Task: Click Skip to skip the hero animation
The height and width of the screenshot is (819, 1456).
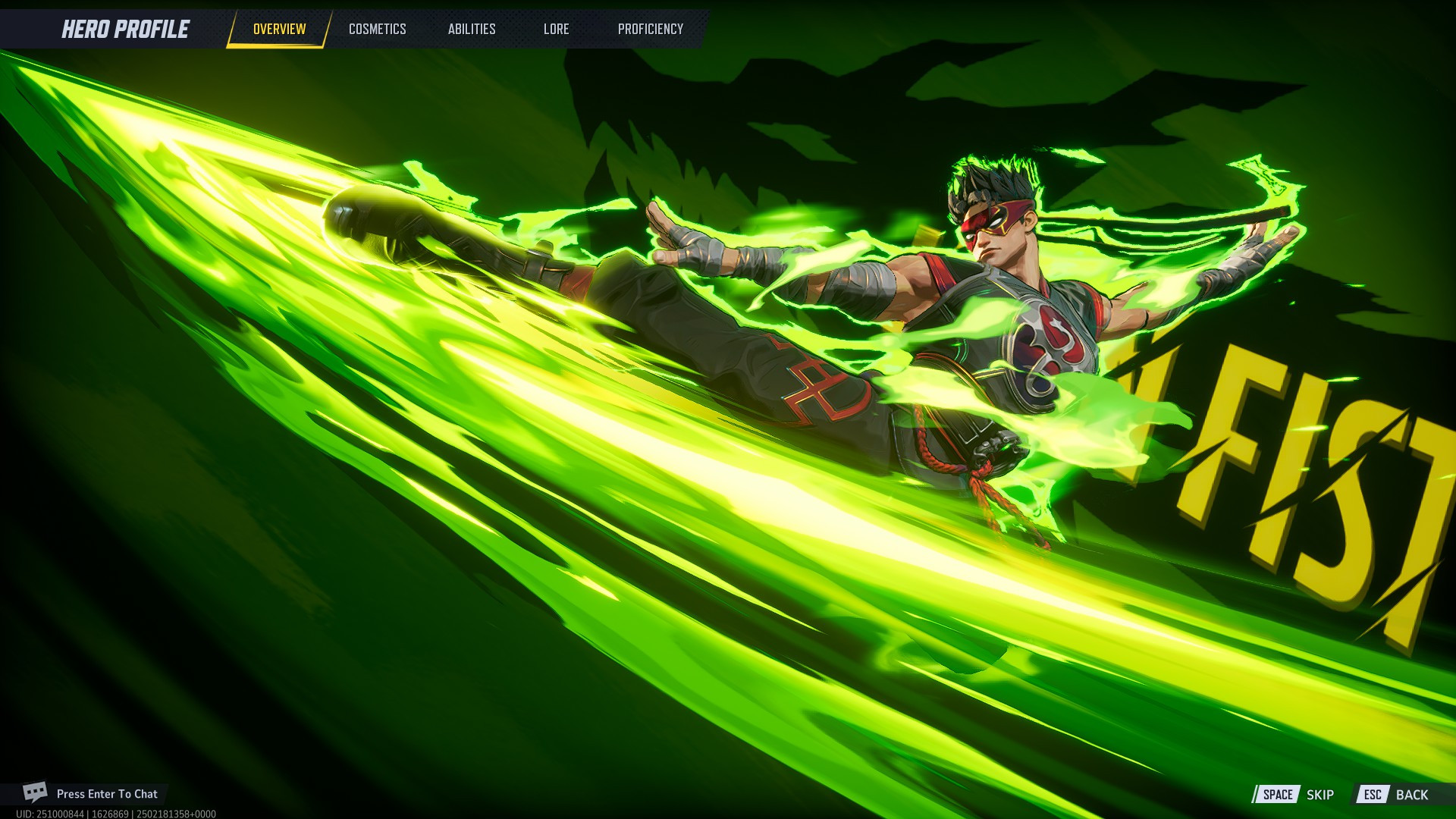Action: click(x=1320, y=795)
